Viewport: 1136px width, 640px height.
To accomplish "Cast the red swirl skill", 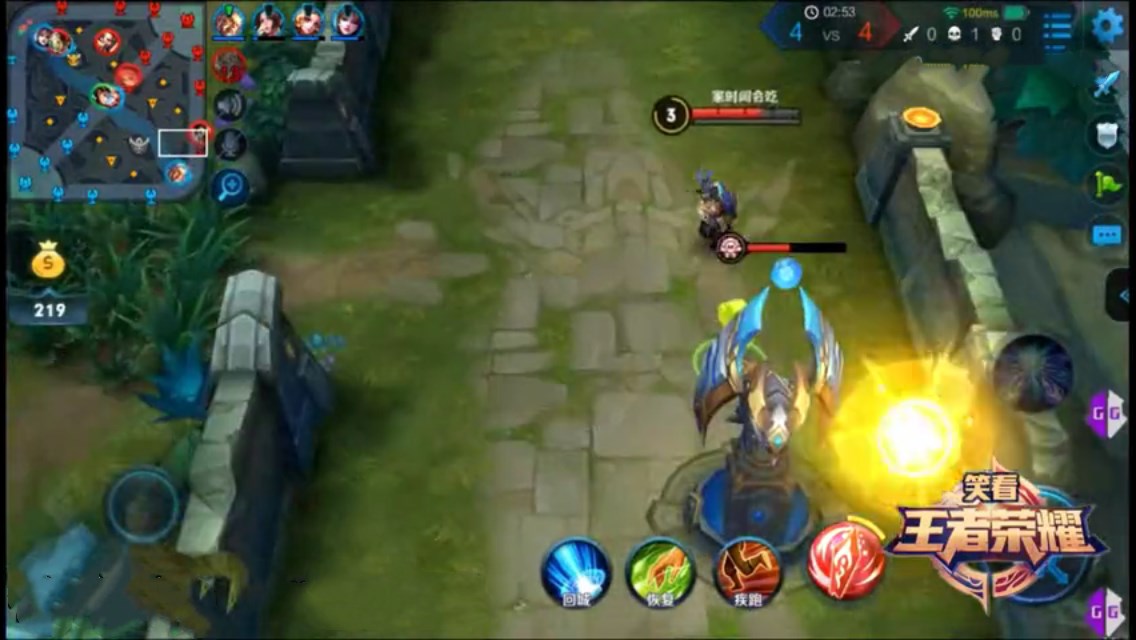I will coord(846,559).
